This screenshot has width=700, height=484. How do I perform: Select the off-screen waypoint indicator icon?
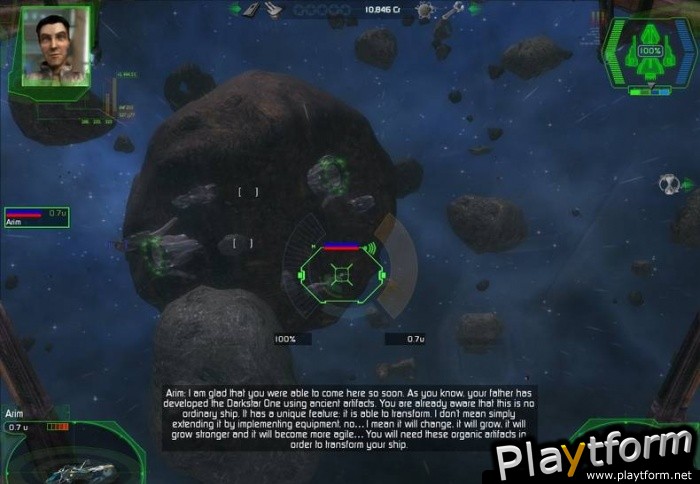(668, 184)
